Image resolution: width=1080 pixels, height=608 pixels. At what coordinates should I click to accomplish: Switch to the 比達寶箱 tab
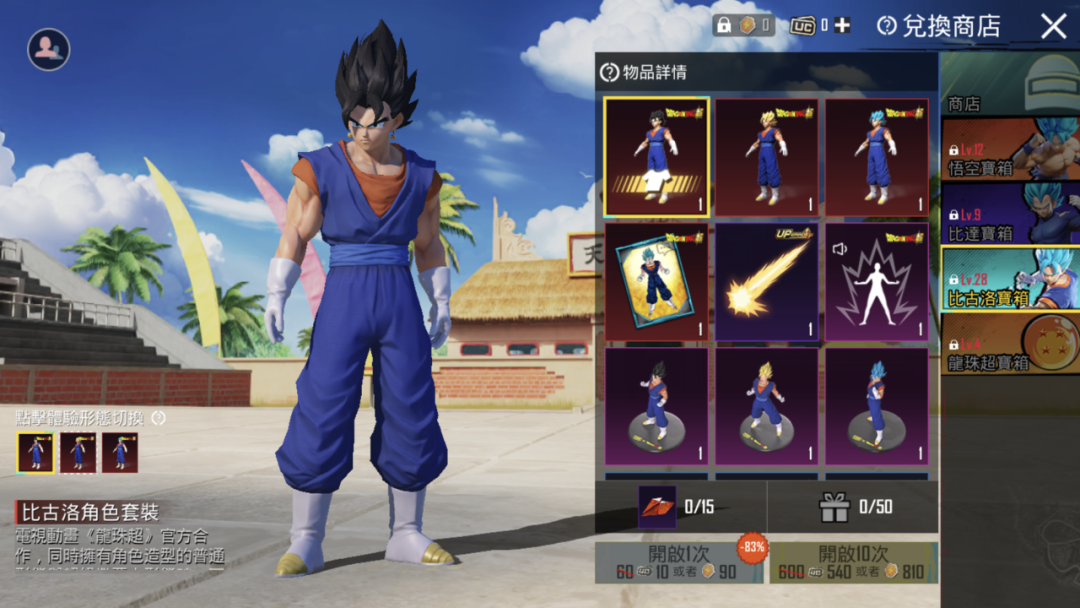pyautogui.click(x=1010, y=214)
